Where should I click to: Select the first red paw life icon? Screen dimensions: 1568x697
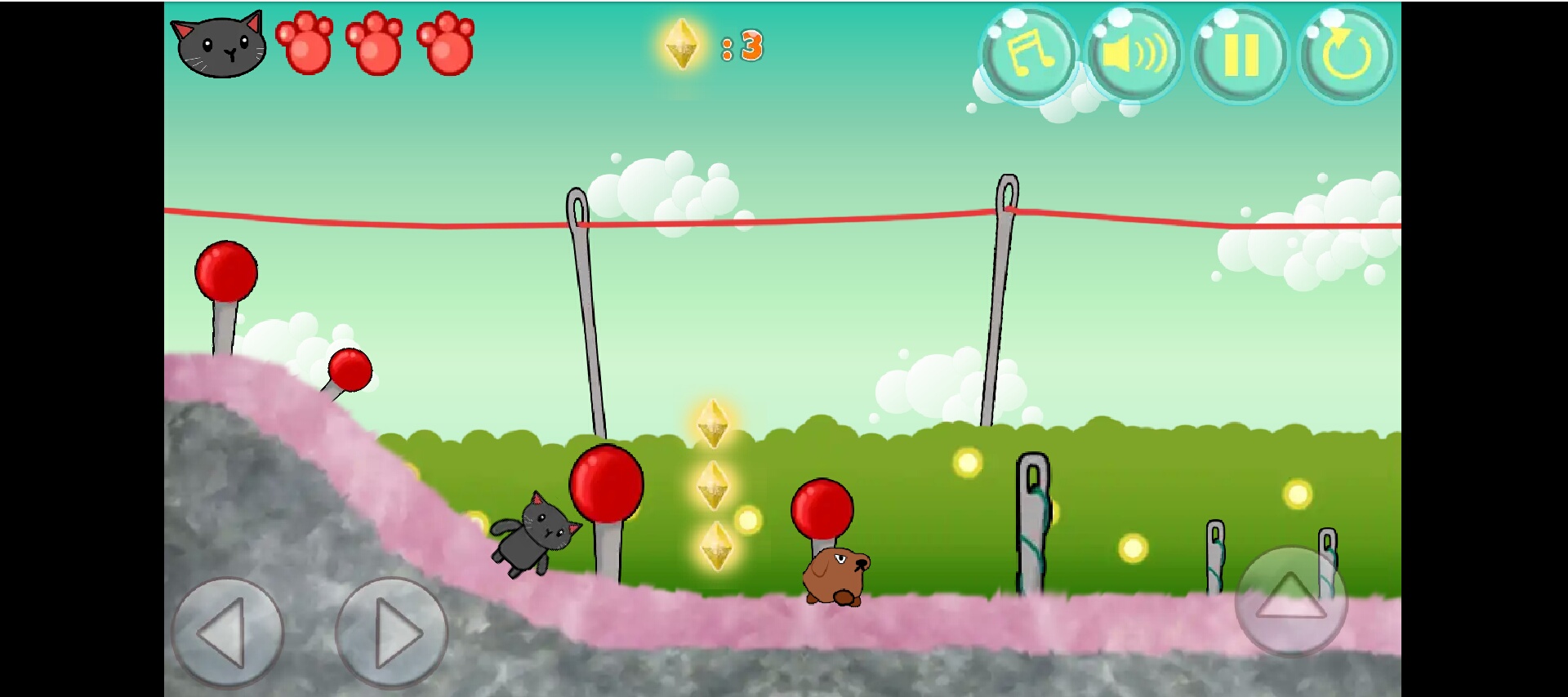coord(305,45)
